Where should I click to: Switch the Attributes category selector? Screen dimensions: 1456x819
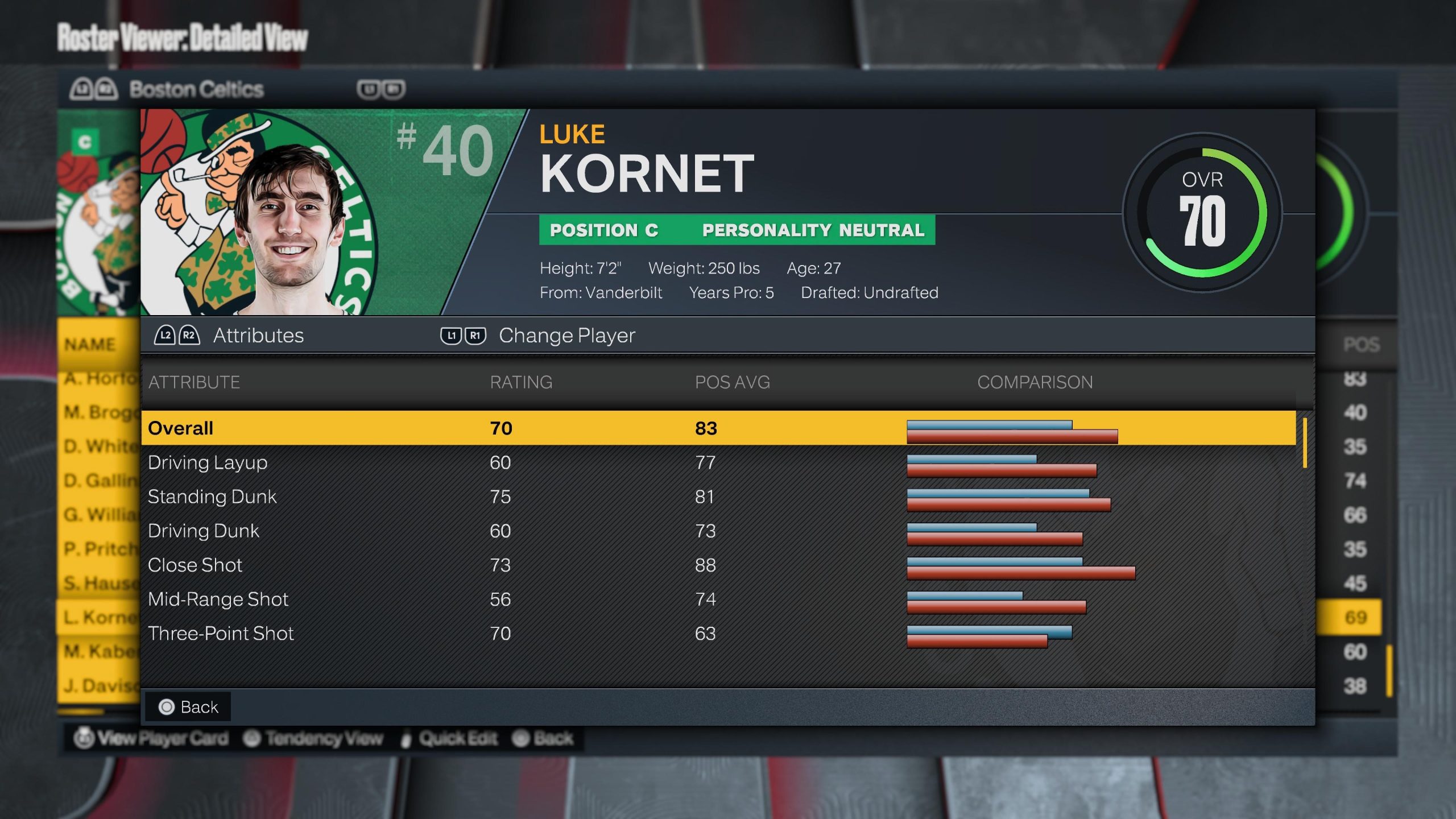coord(229,336)
